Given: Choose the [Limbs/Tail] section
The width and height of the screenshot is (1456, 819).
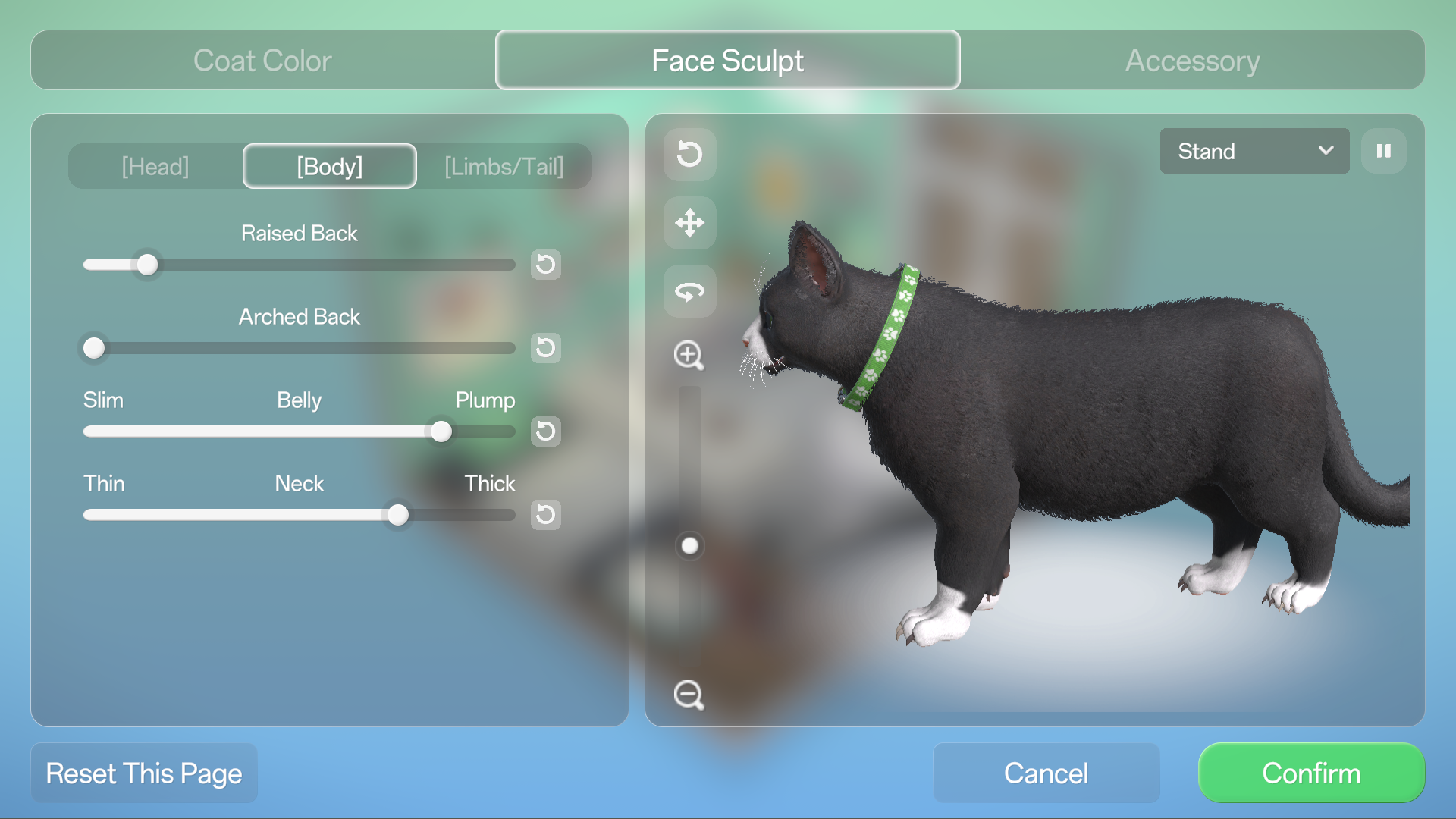Looking at the screenshot, I should 504,166.
